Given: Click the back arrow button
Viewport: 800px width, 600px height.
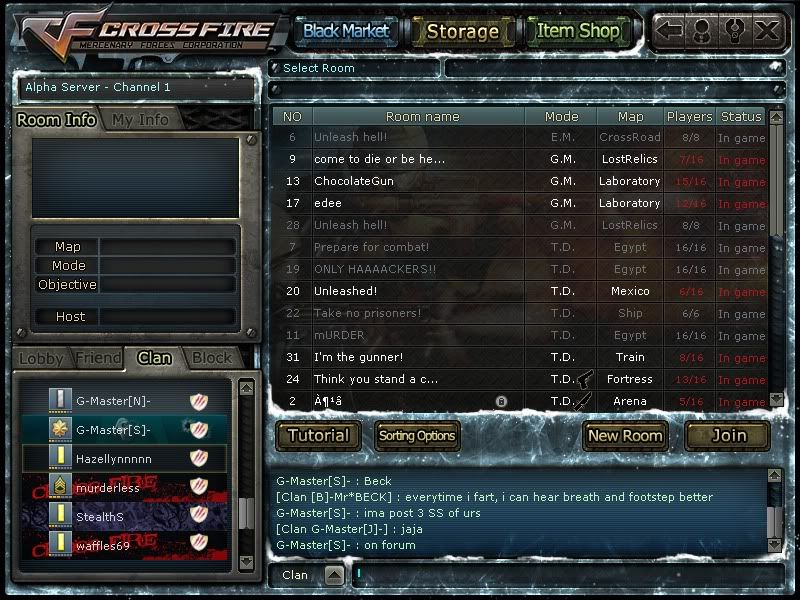Looking at the screenshot, I should 669,30.
